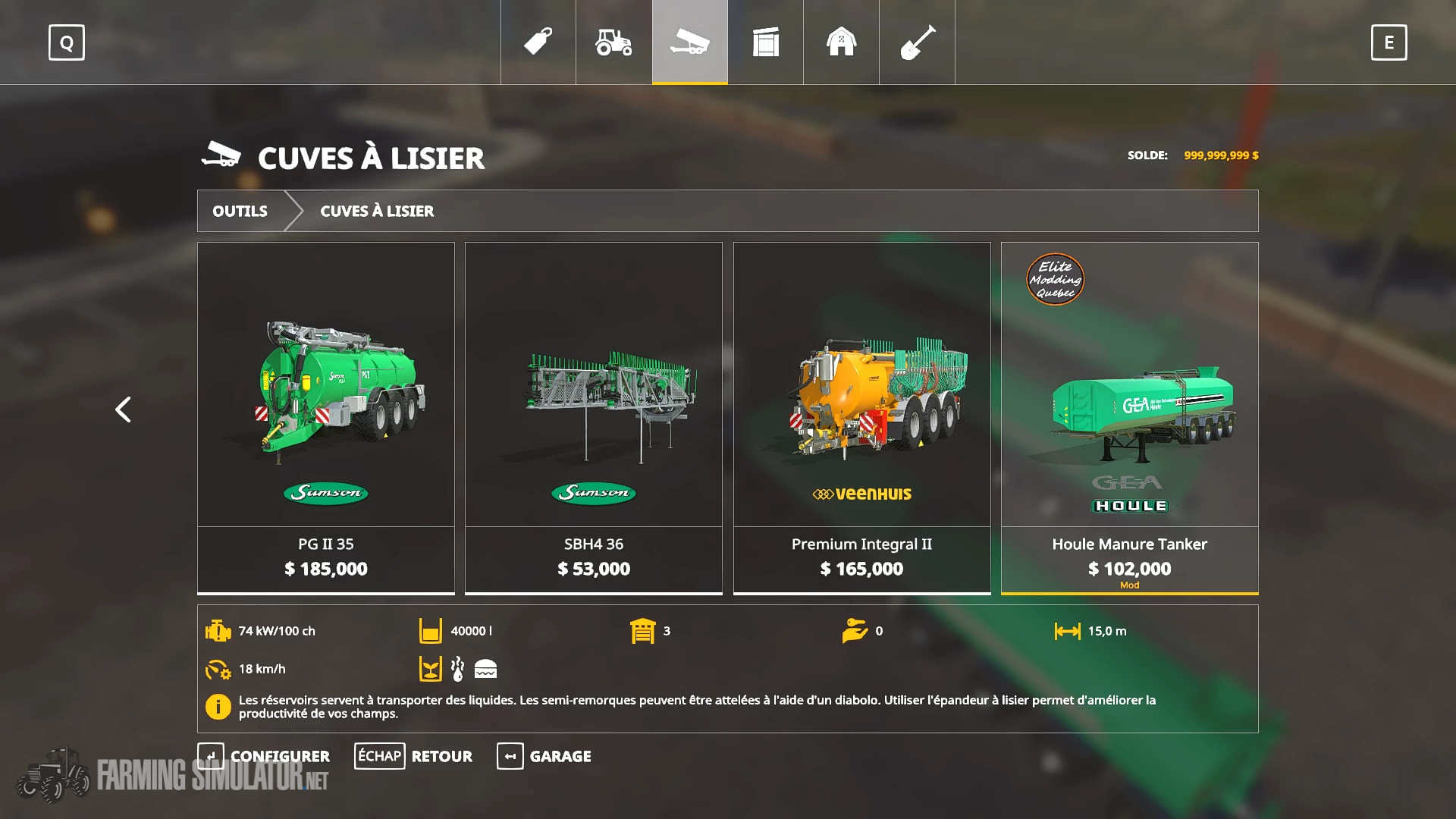Select the Houle Manure Tanker mod
Screen dimensions: 1456x819
point(1129,417)
